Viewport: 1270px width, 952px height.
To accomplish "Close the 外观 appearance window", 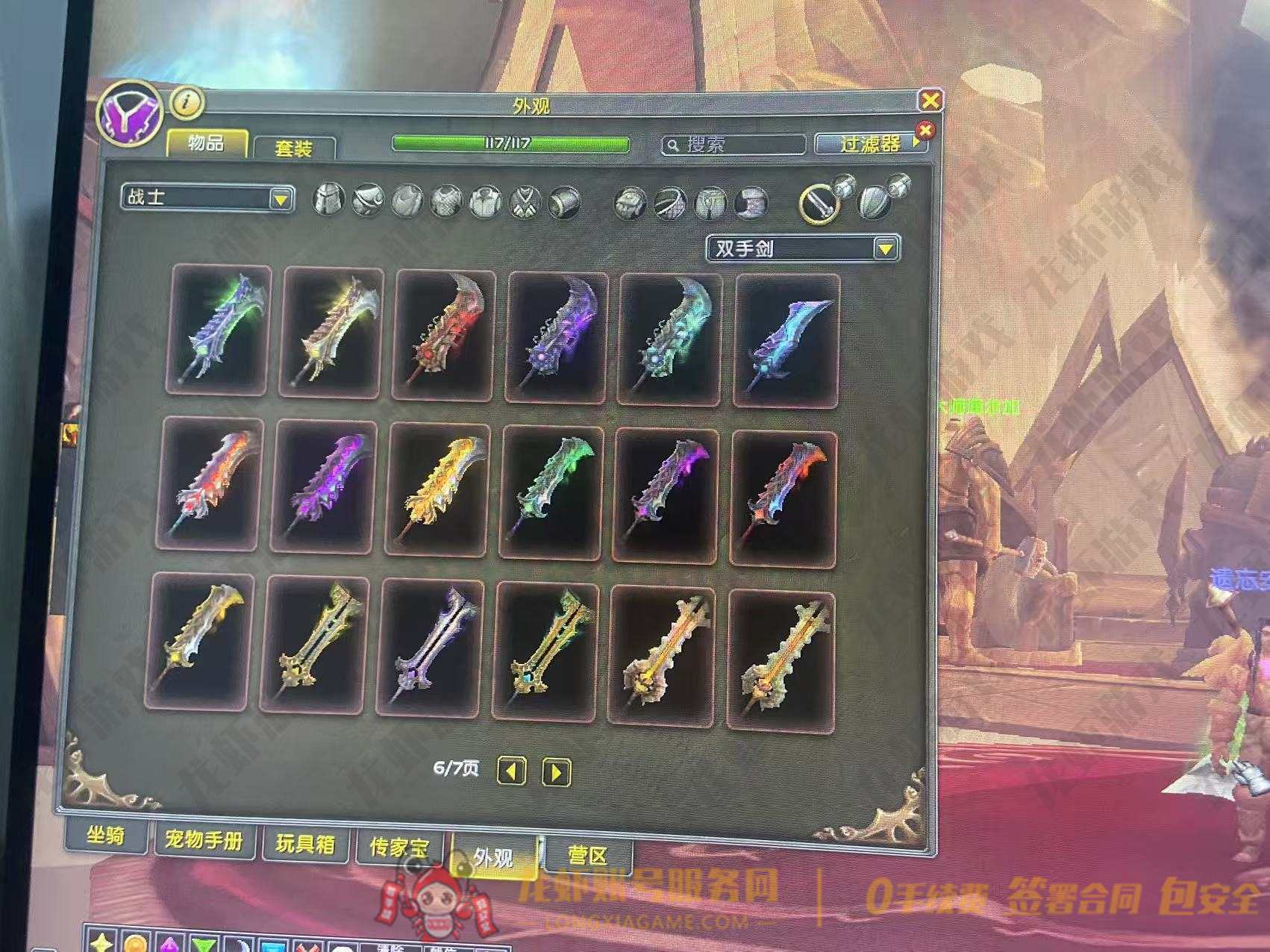I will [x=930, y=100].
